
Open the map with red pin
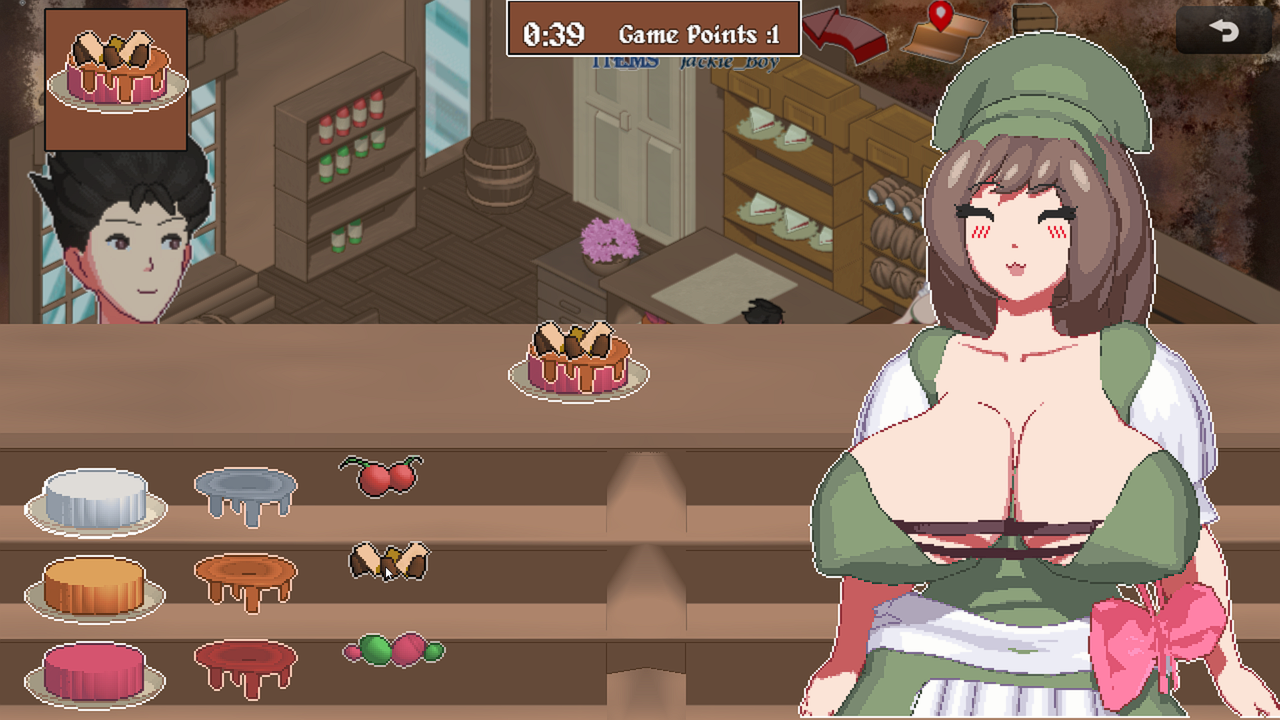coord(943,32)
